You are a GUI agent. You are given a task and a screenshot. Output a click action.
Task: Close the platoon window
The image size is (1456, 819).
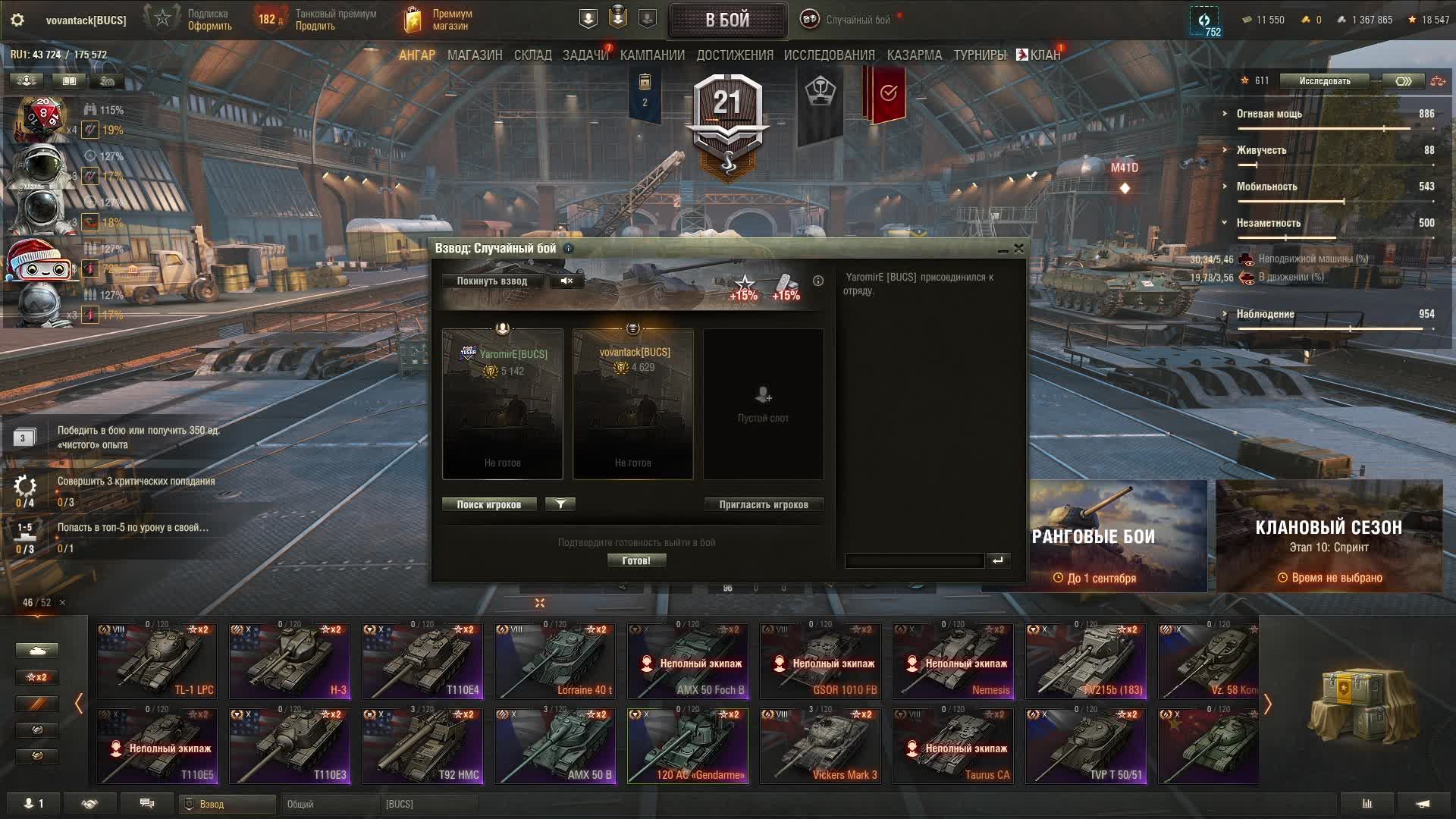tap(1018, 248)
